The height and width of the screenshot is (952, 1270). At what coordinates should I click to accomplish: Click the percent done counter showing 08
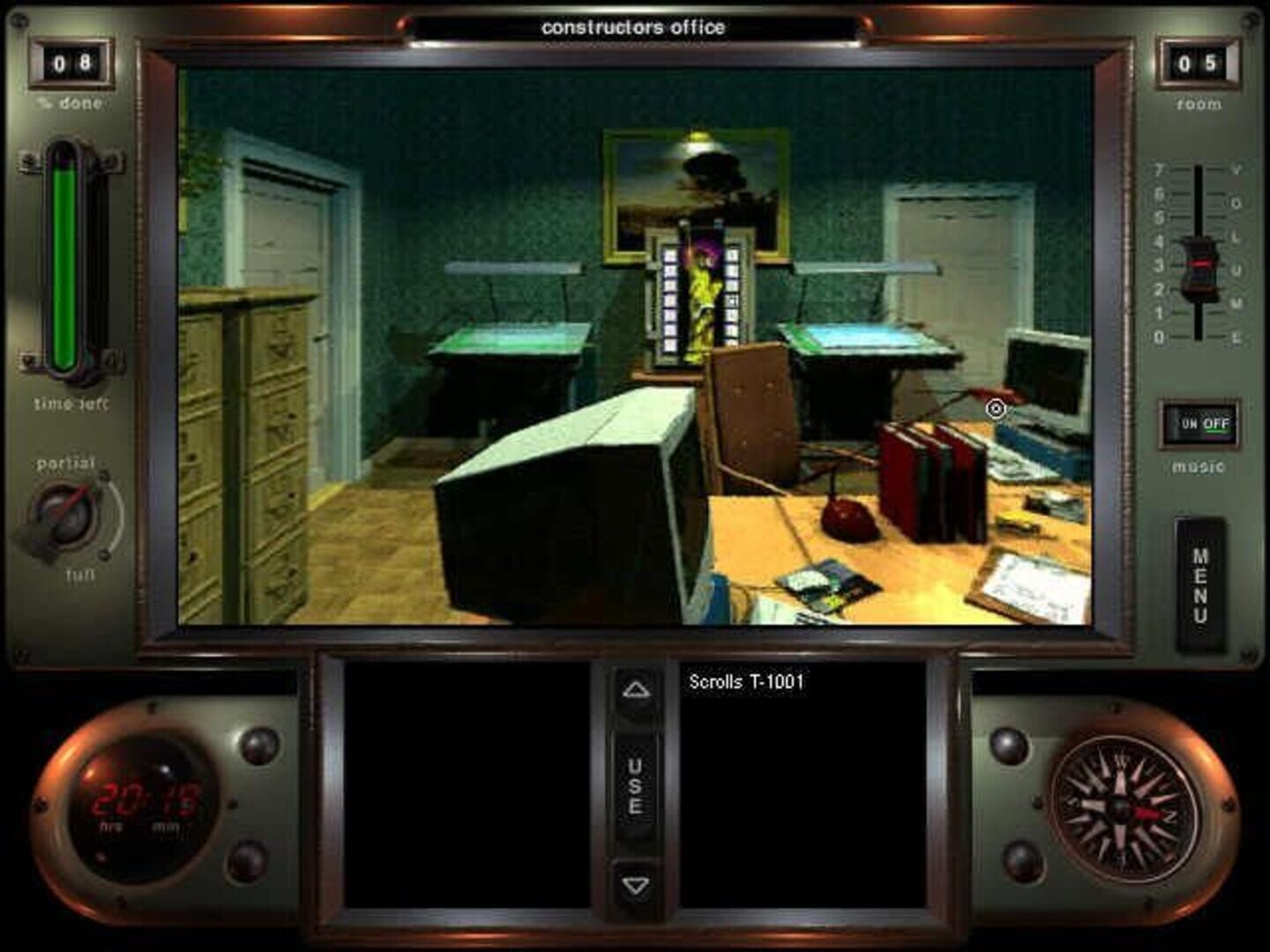tap(72, 62)
